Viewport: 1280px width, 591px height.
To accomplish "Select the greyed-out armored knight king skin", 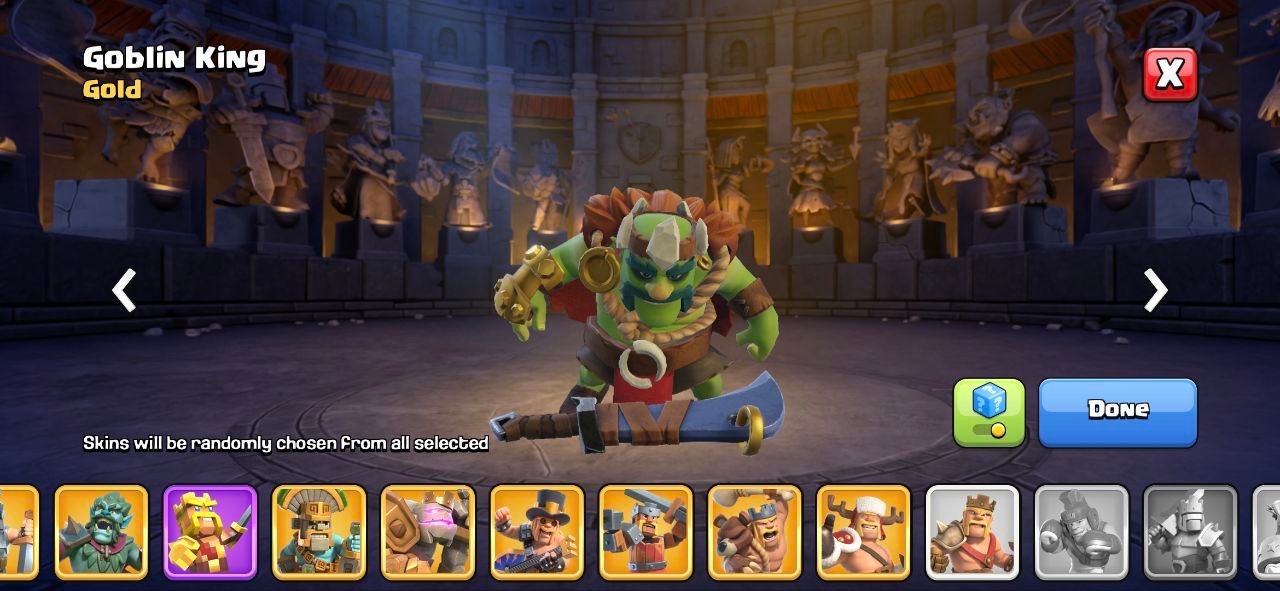I will 1191,532.
